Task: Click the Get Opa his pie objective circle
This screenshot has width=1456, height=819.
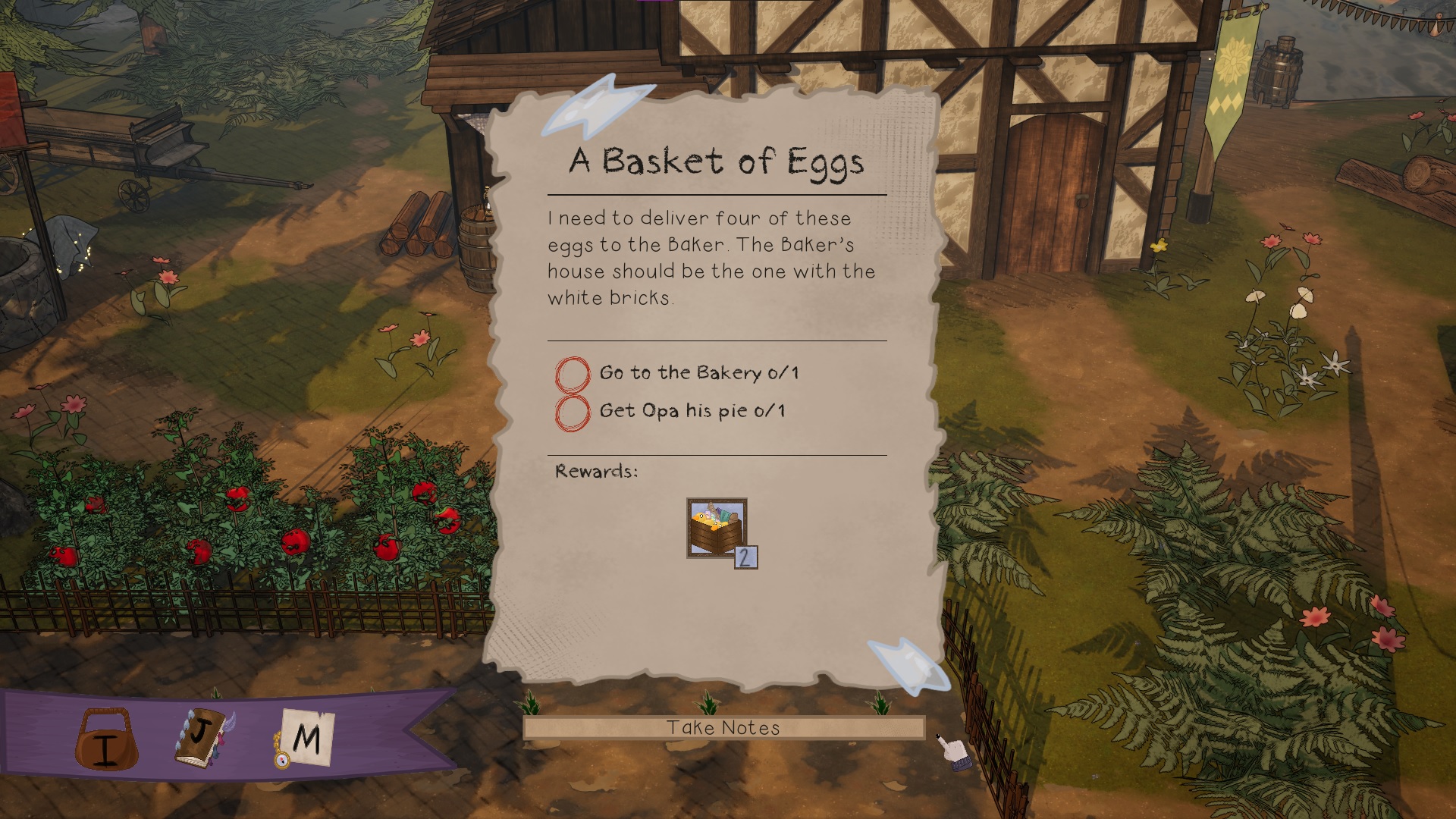Action: point(573,413)
